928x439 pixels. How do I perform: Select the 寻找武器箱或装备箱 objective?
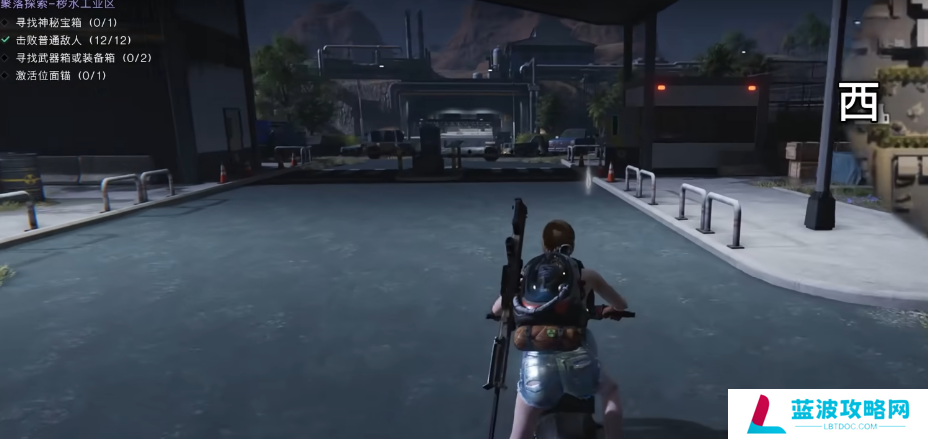(x=83, y=57)
